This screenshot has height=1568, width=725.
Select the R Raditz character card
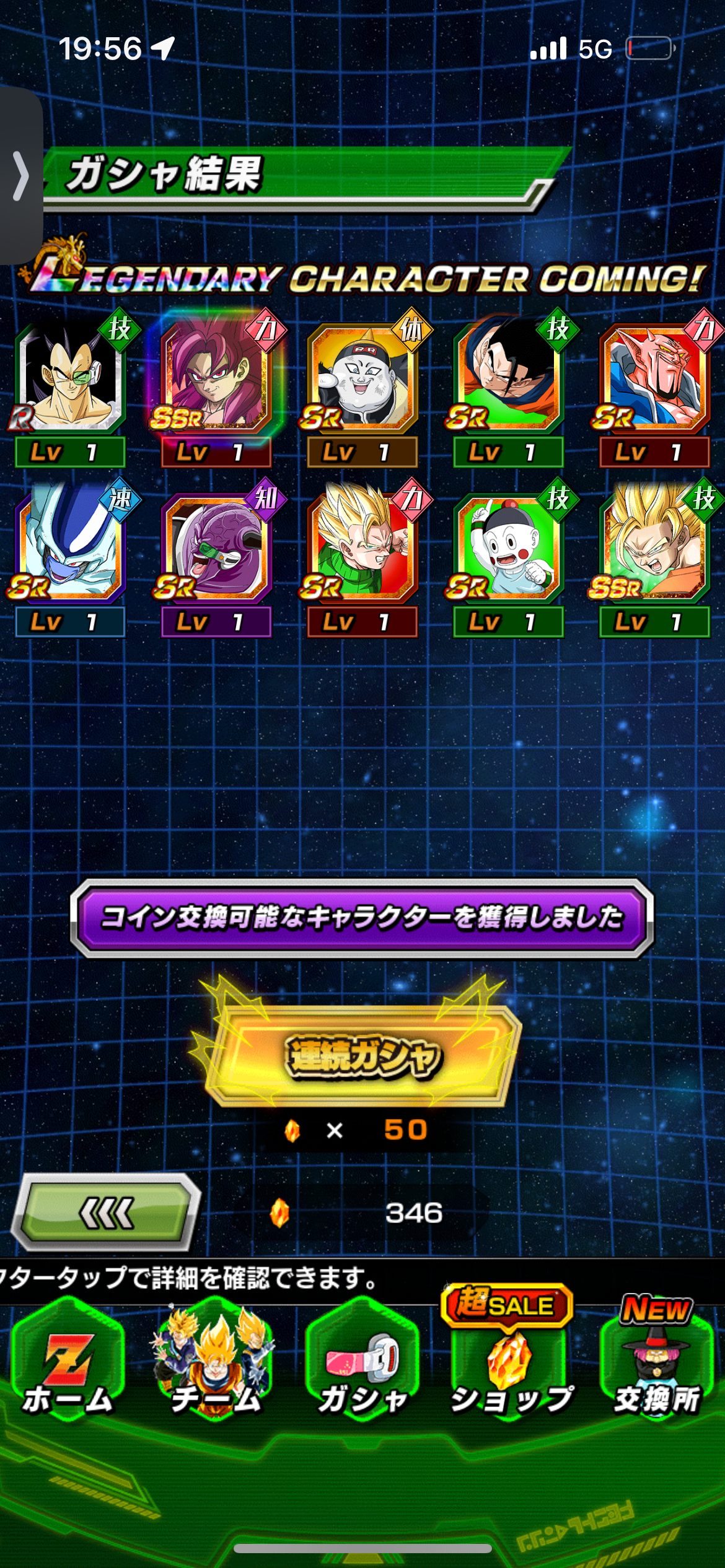[x=70, y=379]
